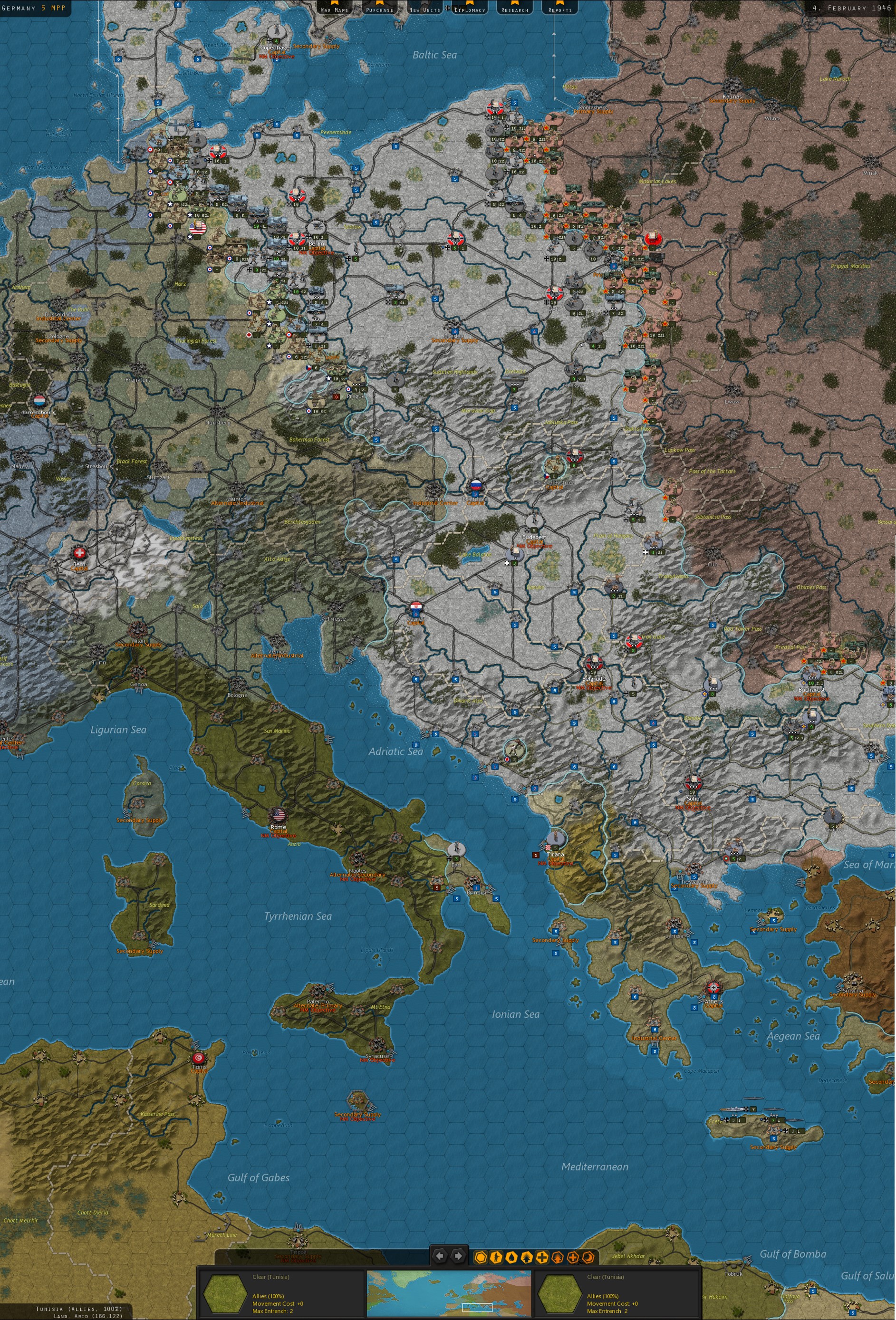Open the Reports menu
Screen dimensions: 896x1320
[x=559, y=8]
